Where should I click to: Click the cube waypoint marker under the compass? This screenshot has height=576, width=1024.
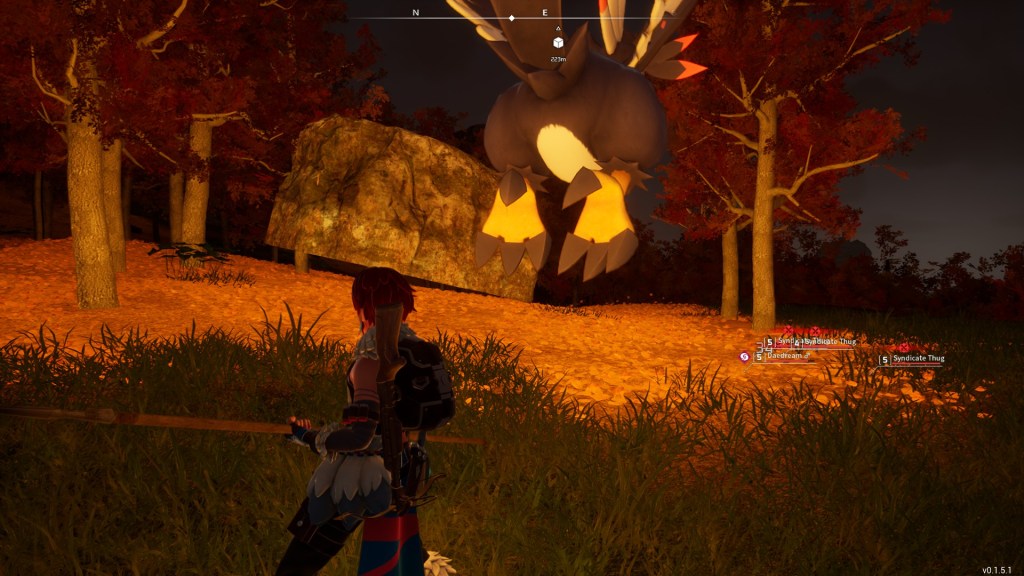click(x=558, y=42)
